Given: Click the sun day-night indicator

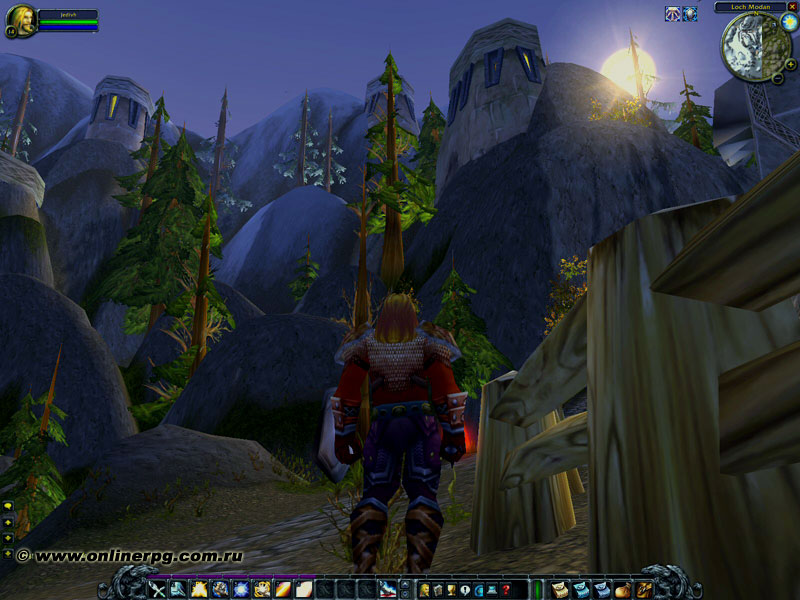Looking at the screenshot, I should [x=789, y=22].
